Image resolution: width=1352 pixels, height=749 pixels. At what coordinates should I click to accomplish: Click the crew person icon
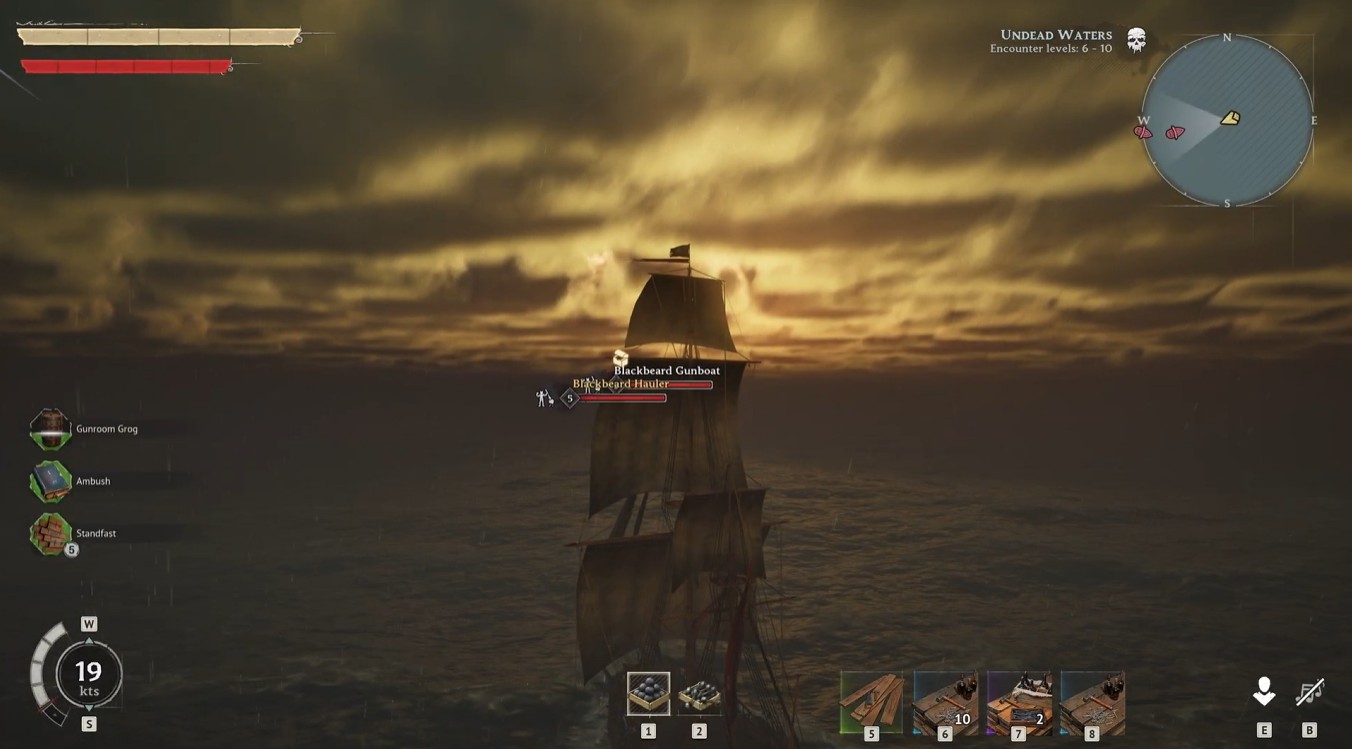coord(1264,691)
